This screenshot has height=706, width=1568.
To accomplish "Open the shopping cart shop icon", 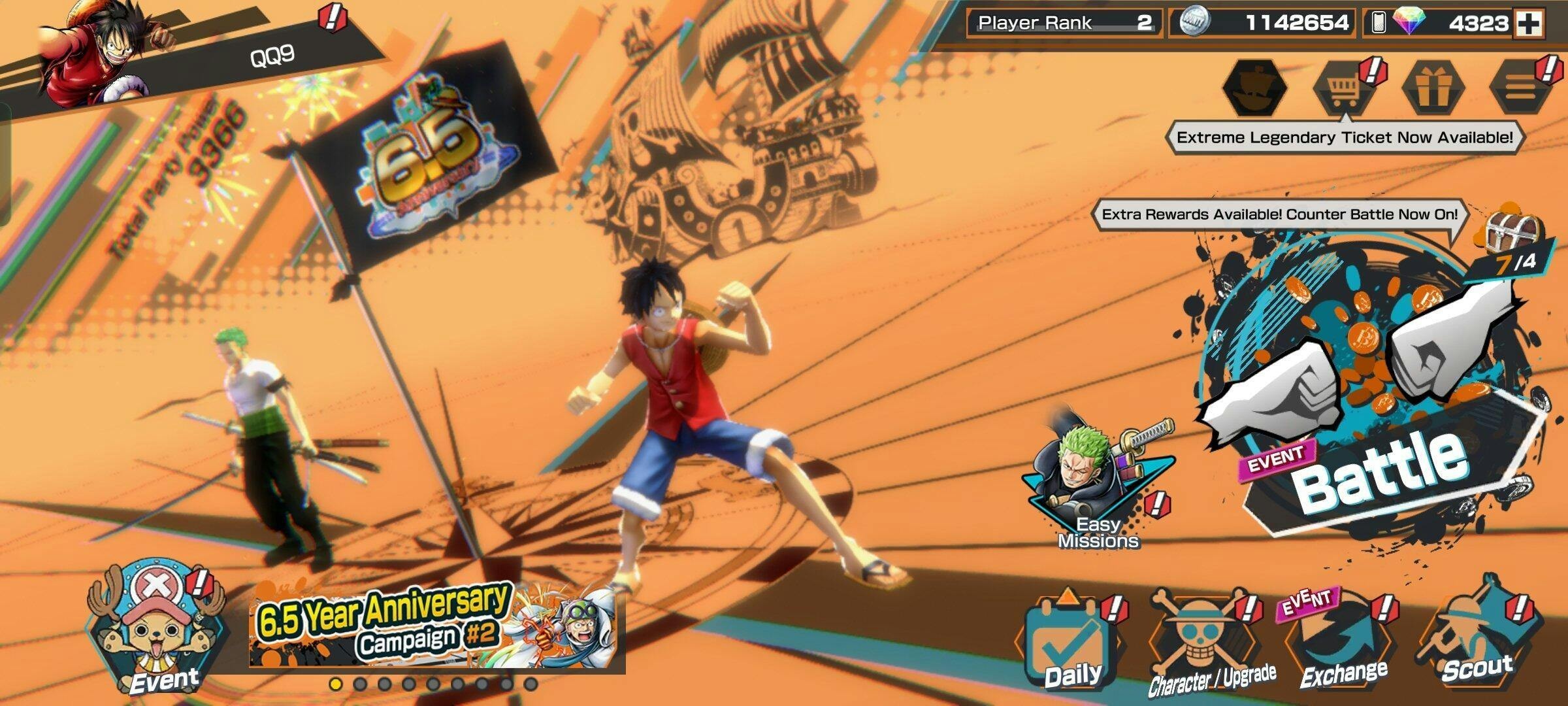I will (1343, 90).
